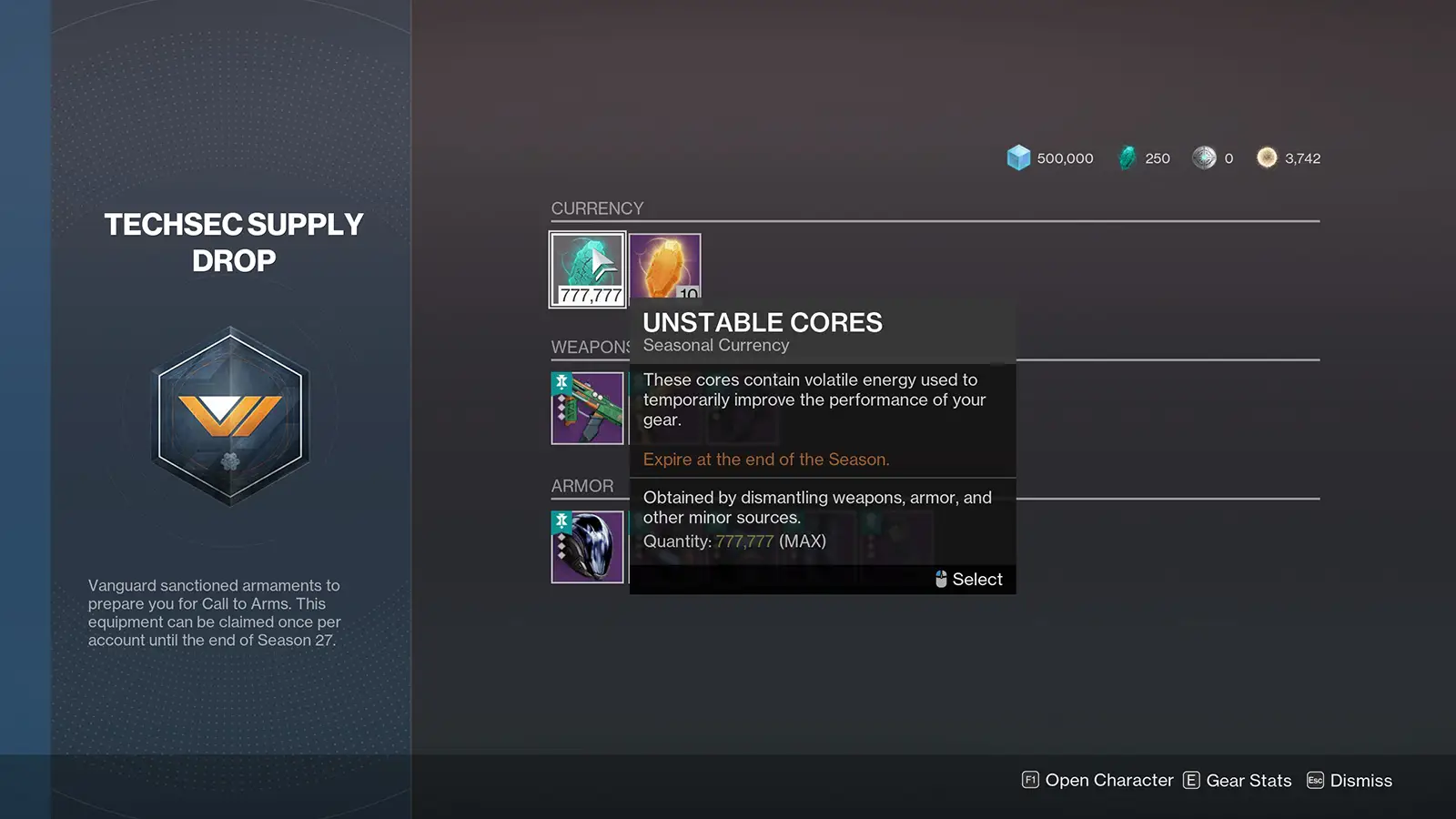Viewport: 1456px width, 819px height.
Task: Select the dark helmet armor piece
Action: tap(587, 547)
